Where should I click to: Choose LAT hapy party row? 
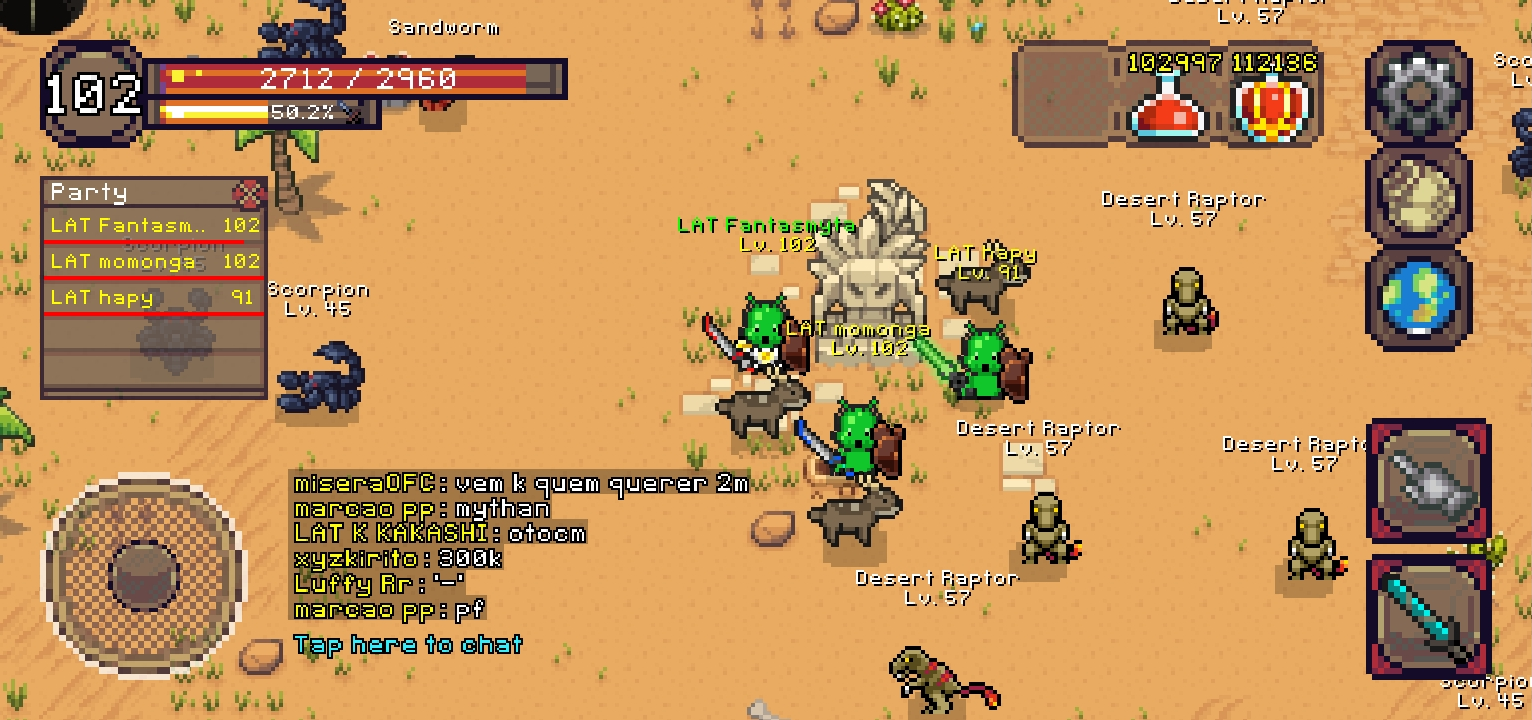point(154,298)
